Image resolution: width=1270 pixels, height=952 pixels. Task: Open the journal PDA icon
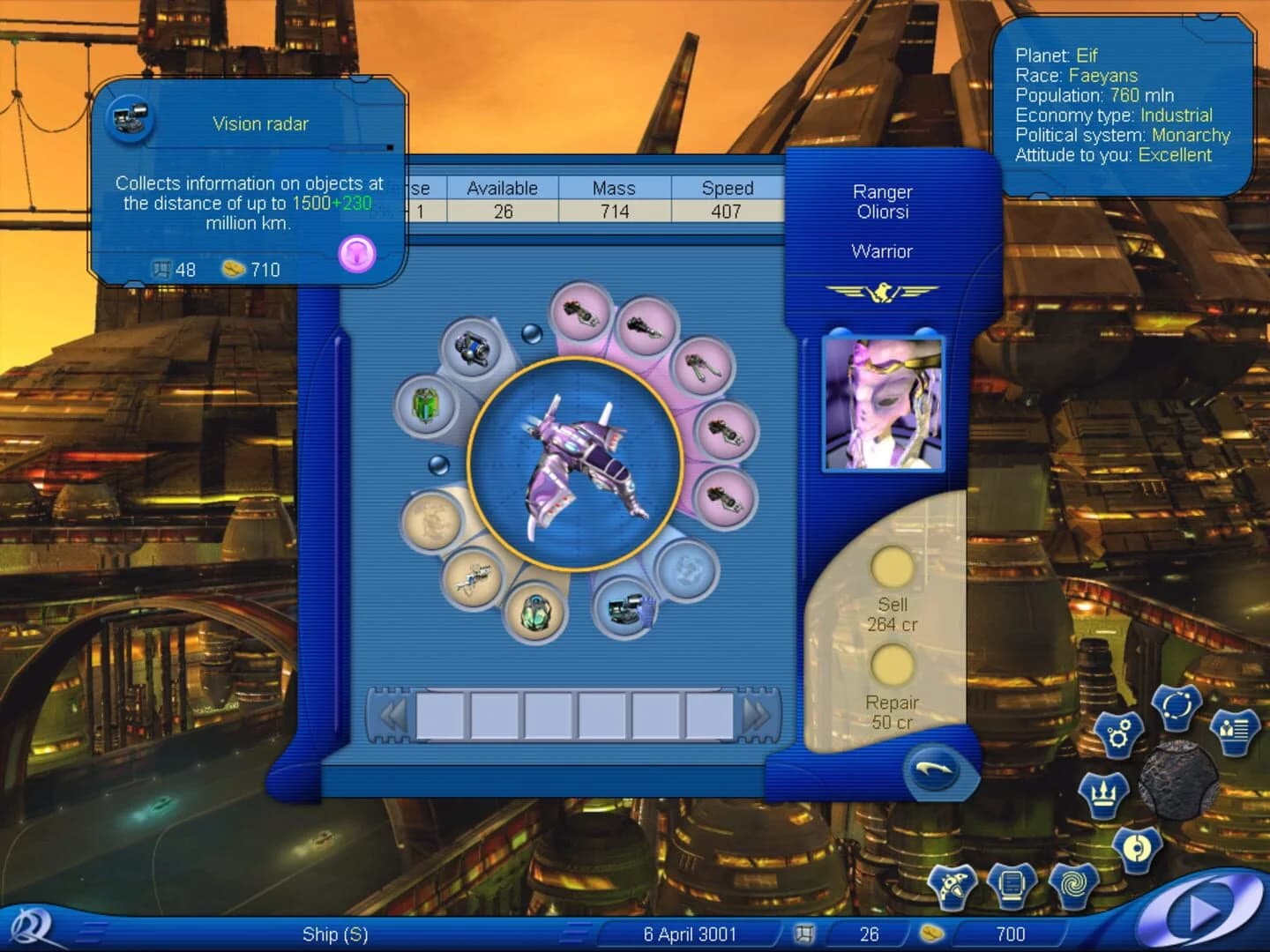(1012, 886)
